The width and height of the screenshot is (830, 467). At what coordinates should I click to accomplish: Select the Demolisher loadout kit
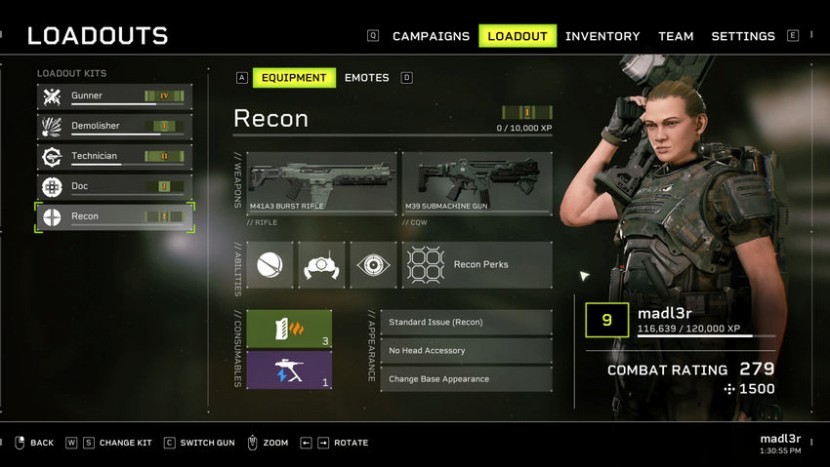point(114,126)
